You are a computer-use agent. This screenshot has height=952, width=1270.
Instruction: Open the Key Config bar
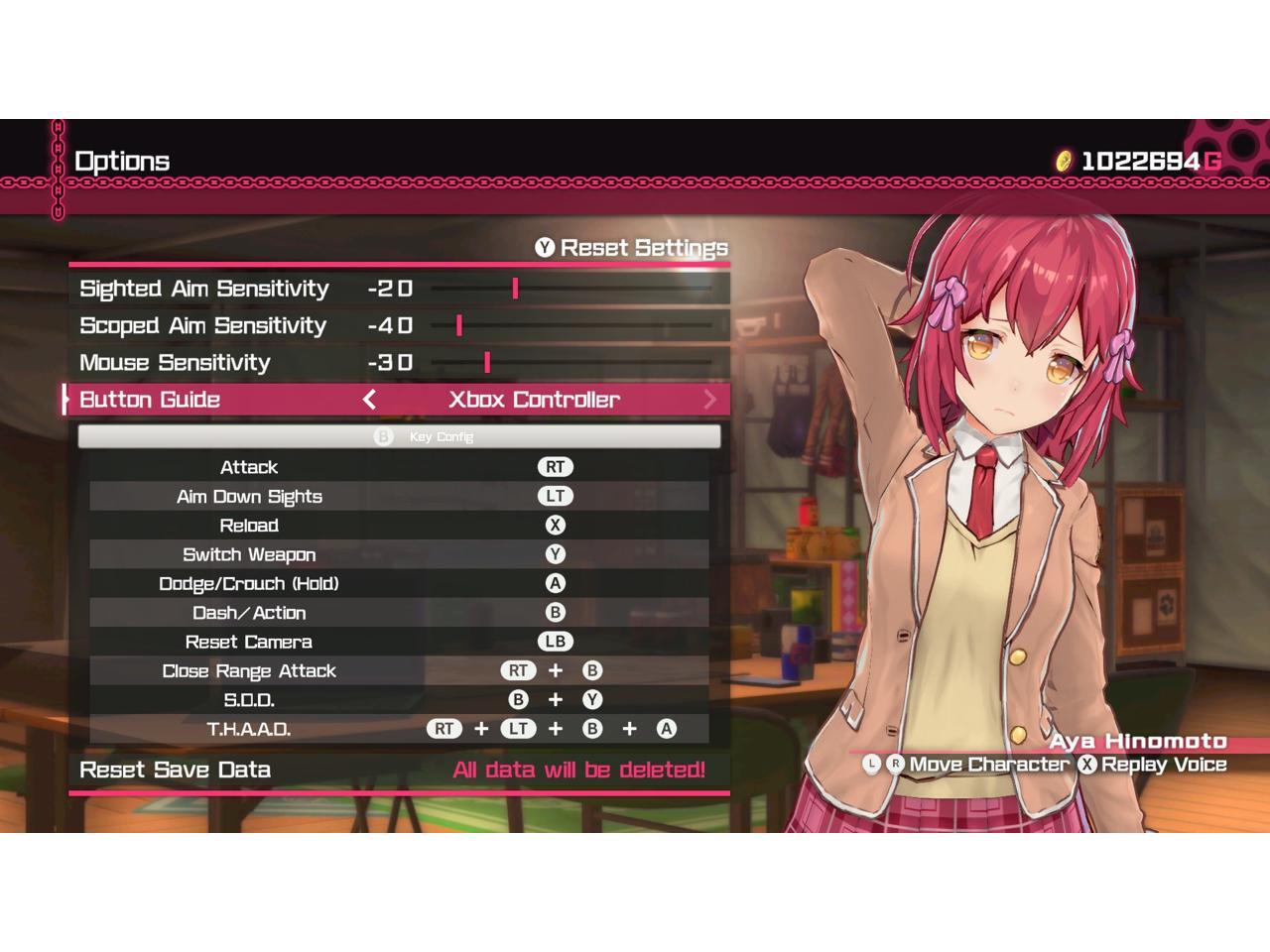point(399,436)
